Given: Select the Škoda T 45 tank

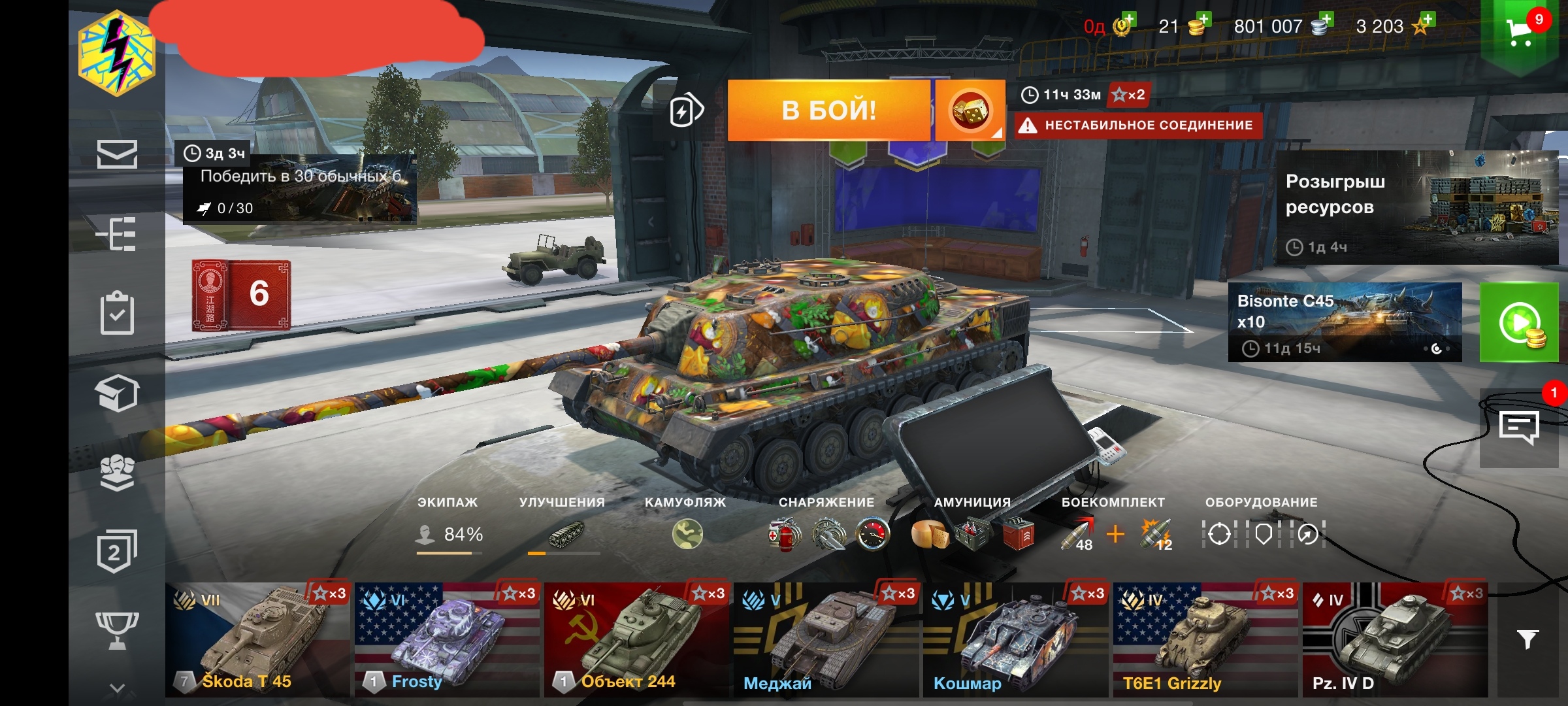Looking at the screenshot, I should (257, 639).
